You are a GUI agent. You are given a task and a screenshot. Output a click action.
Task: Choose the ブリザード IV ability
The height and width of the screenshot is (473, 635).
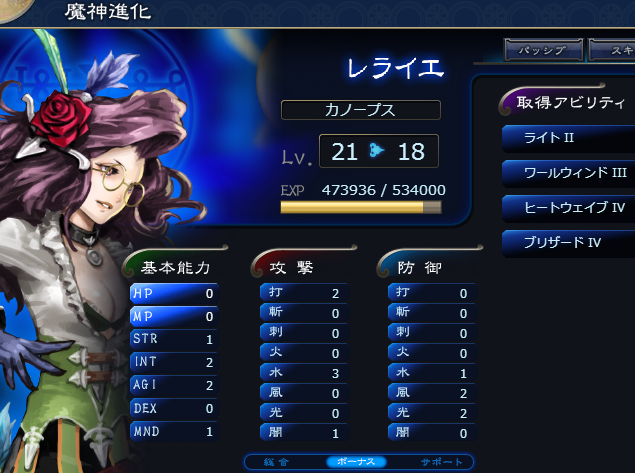click(x=567, y=242)
